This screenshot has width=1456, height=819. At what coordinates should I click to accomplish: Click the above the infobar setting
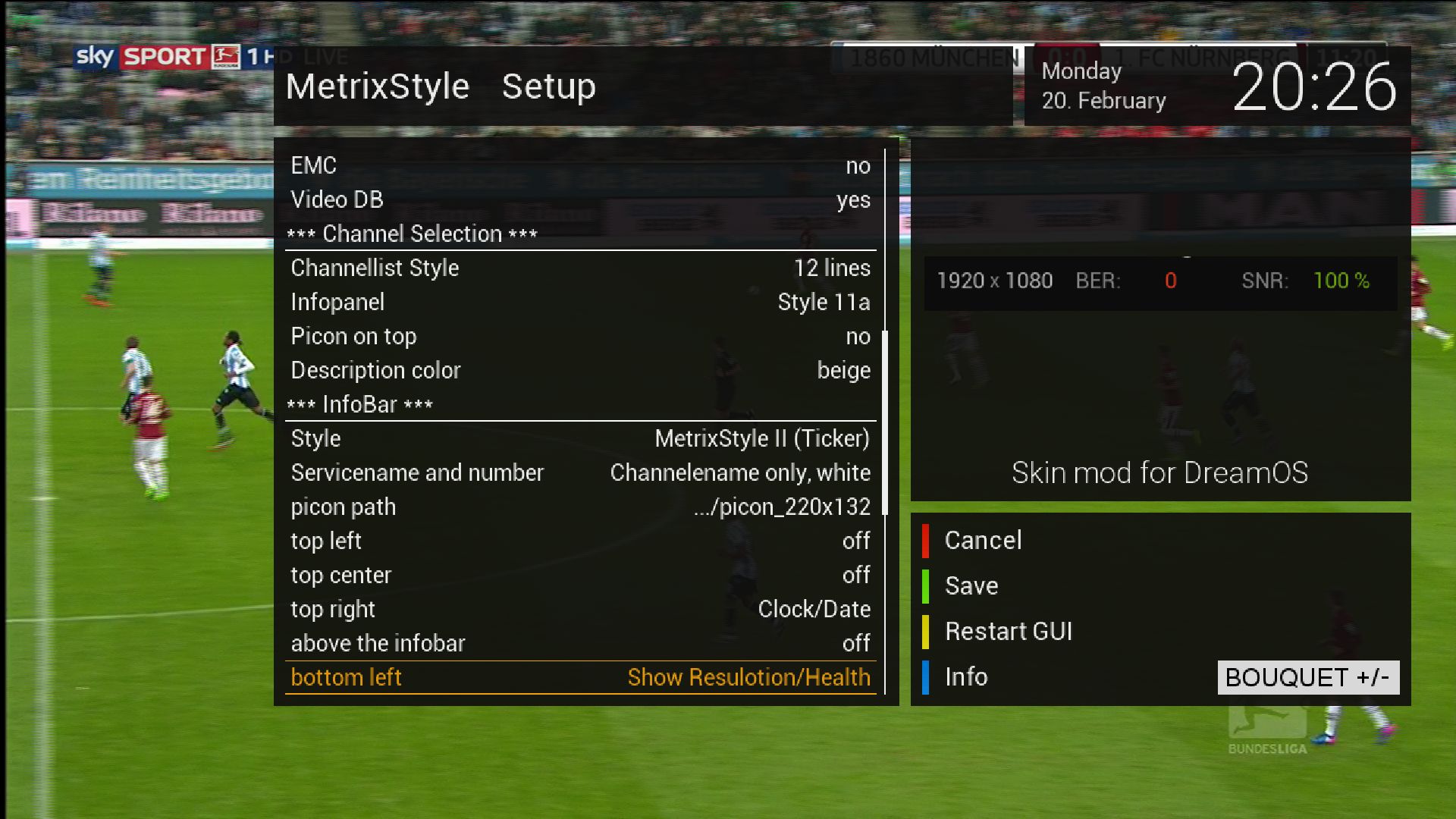(x=580, y=643)
